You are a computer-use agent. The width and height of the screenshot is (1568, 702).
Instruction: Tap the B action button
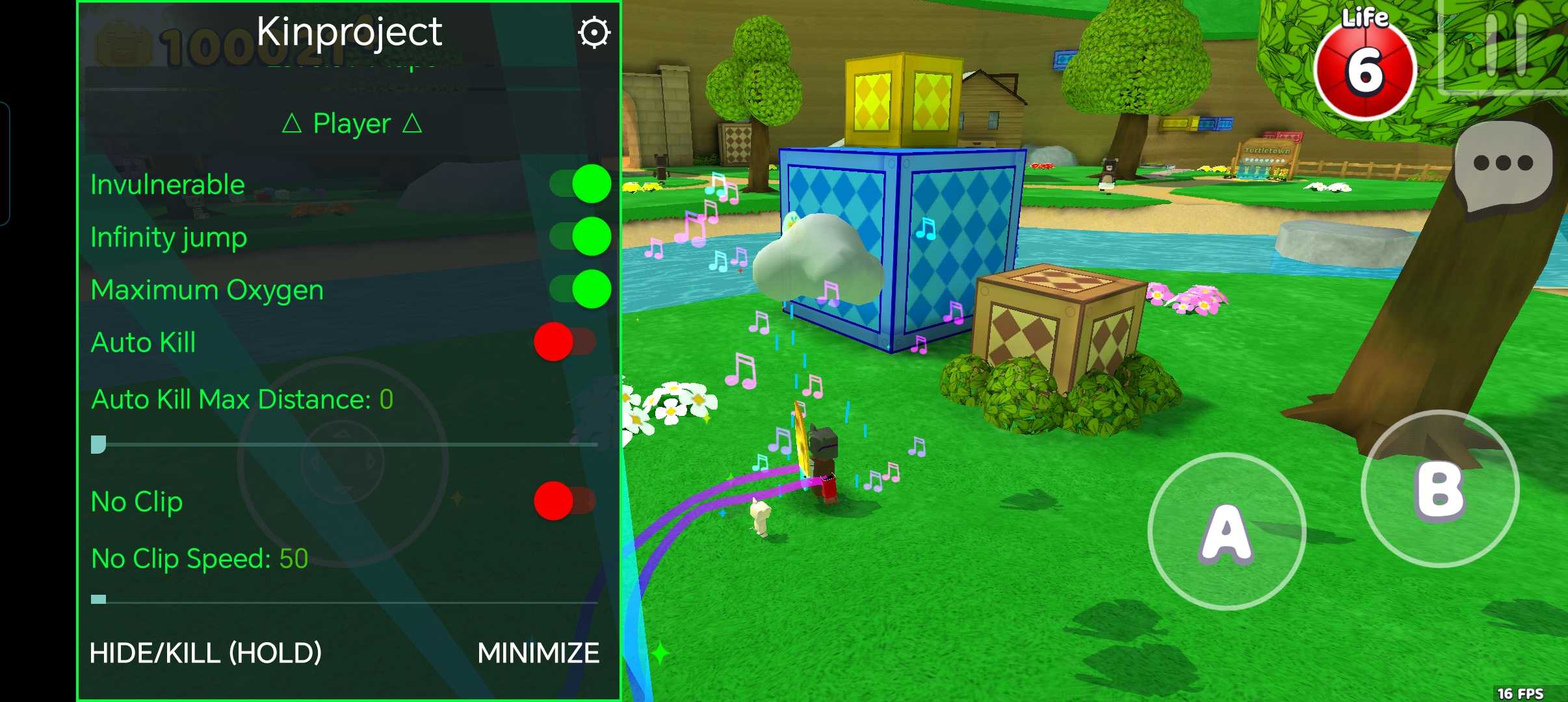[x=1440, y=489]
